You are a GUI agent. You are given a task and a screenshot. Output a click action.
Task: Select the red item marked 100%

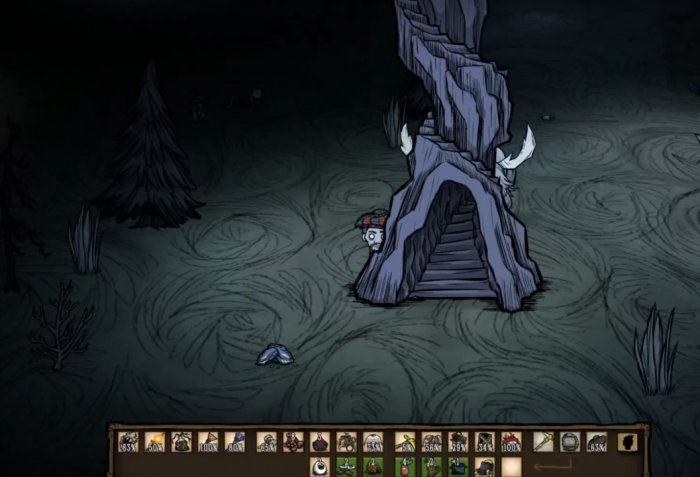(x=511, y=442)
